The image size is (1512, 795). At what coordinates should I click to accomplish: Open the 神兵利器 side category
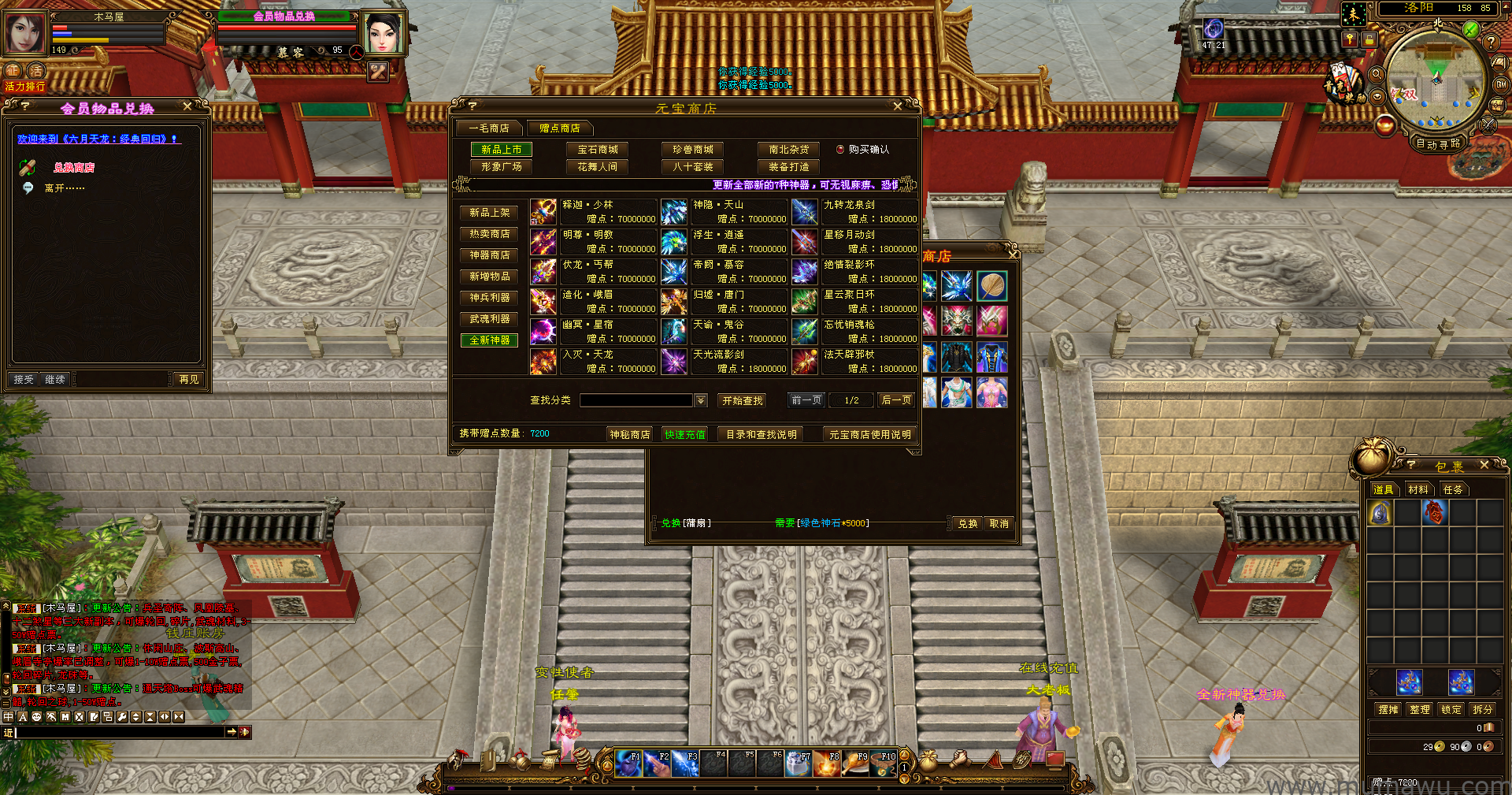click(x=489, y=298)
